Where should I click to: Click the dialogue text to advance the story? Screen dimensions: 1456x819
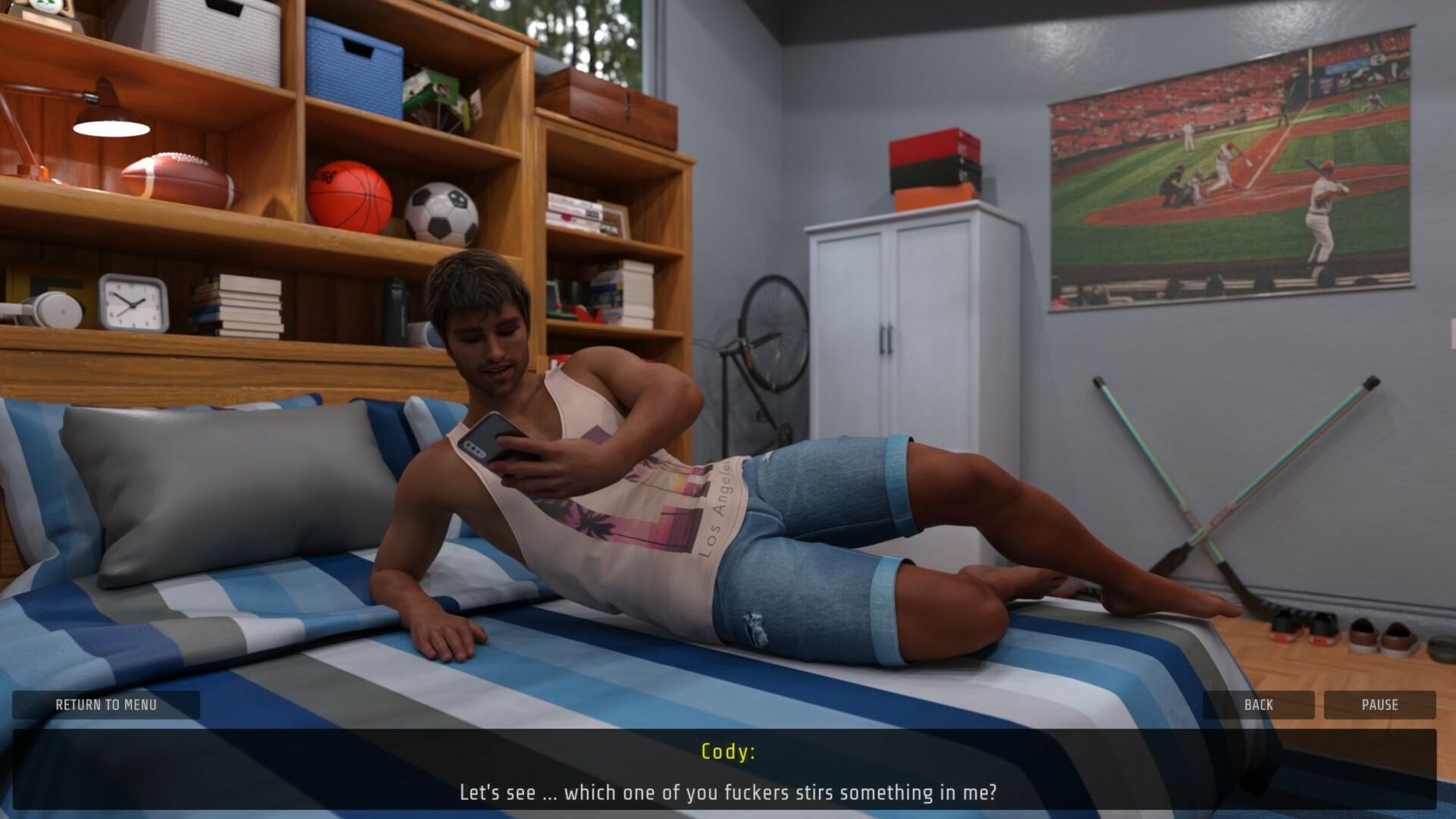point(728,793)
